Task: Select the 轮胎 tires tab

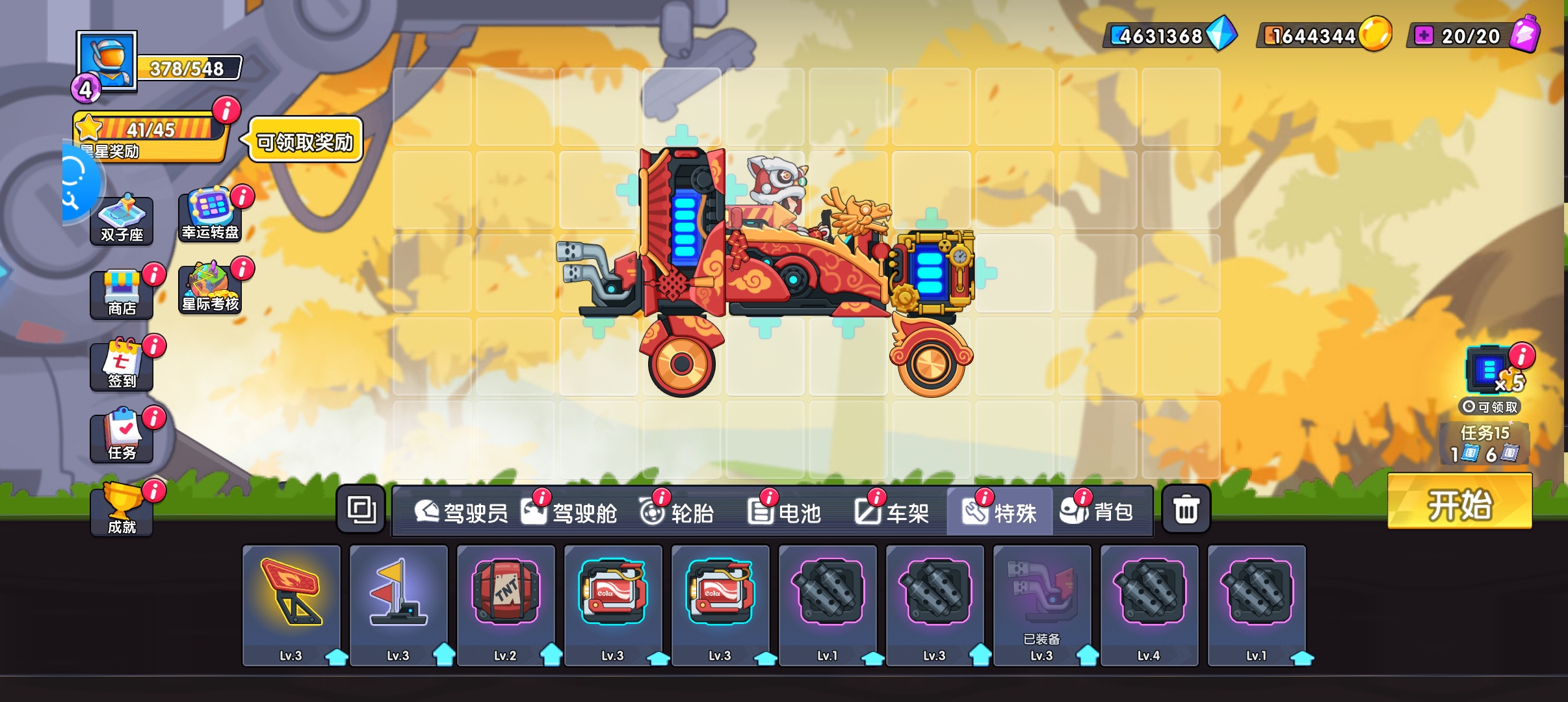Action: 677,512
